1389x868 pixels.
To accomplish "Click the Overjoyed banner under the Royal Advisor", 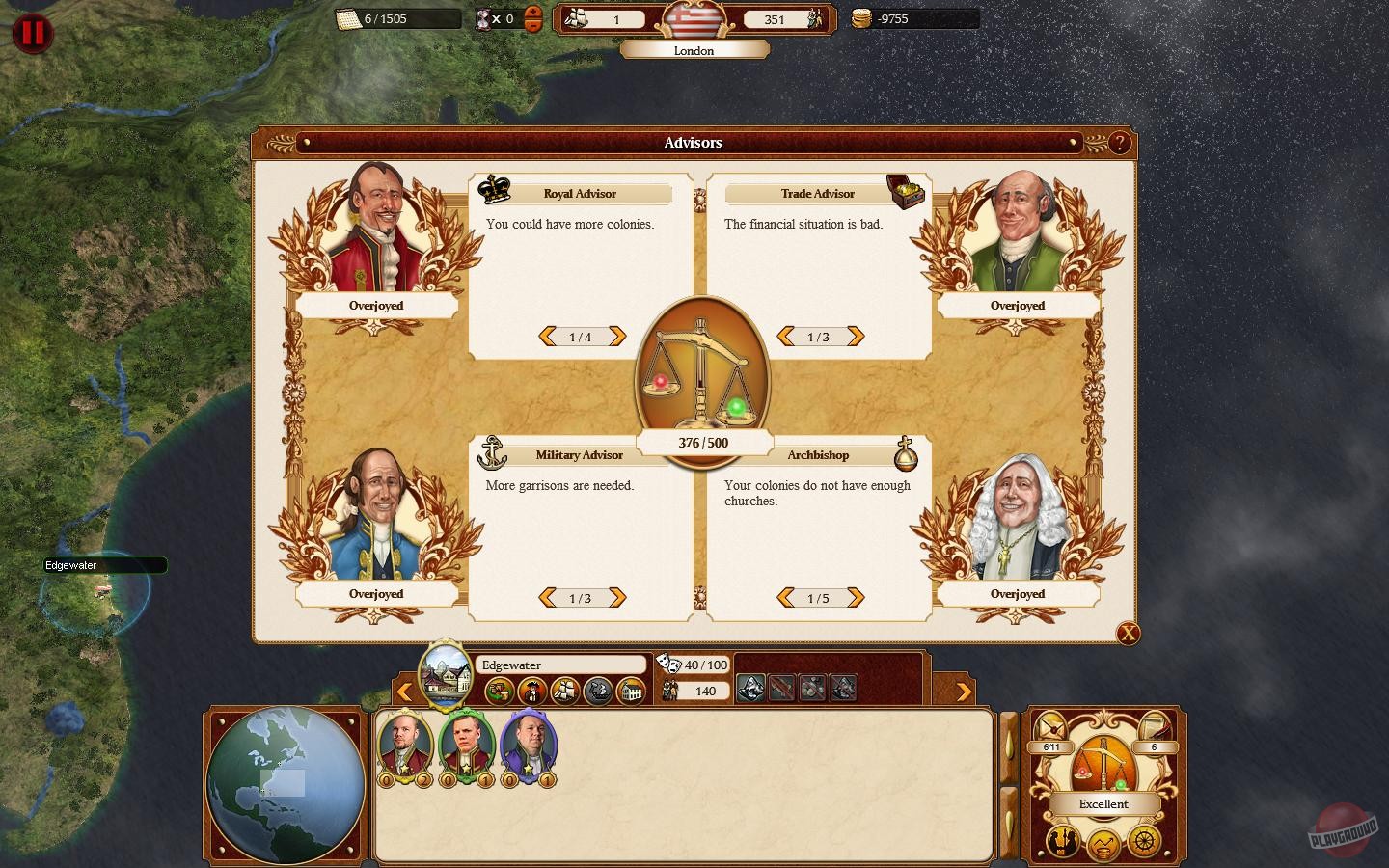I will pos(377,305).
